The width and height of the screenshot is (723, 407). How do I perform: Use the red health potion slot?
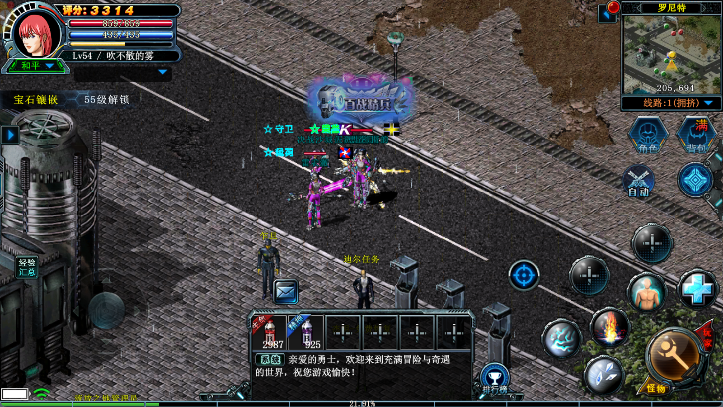[x=268, y=330]
